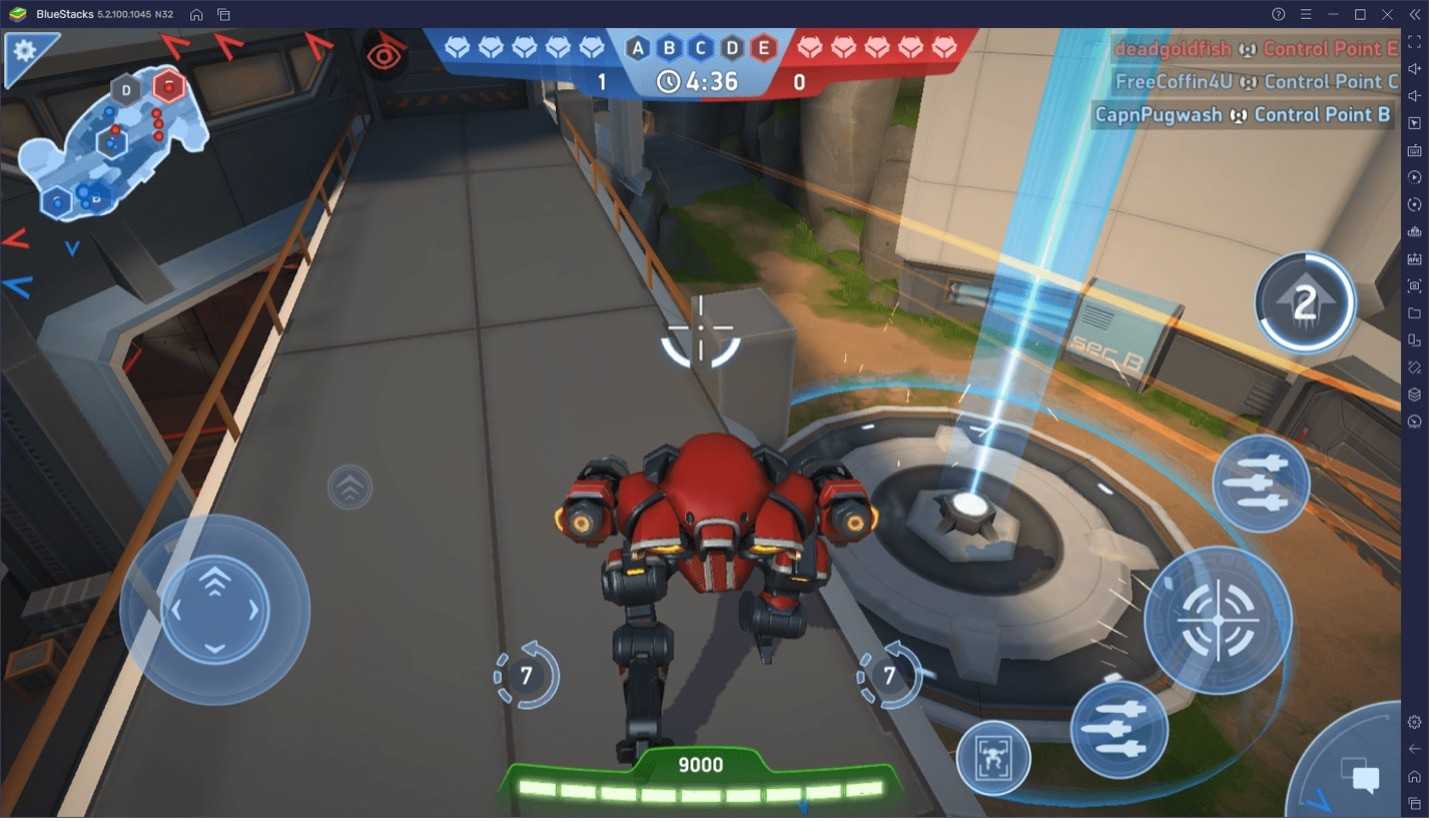Open the chat speech bubble
The width and height of the screenshot is (1430, 821).
click(1365, 778)
